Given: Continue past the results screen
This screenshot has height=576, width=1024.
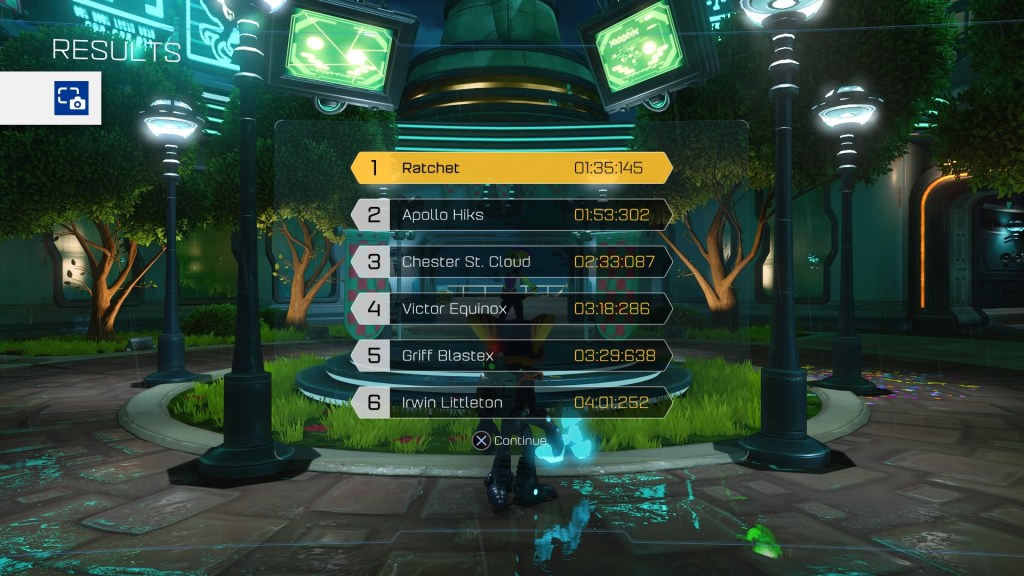Looking at the screenshot, I should pyautogui.click(x=509, y=441).
